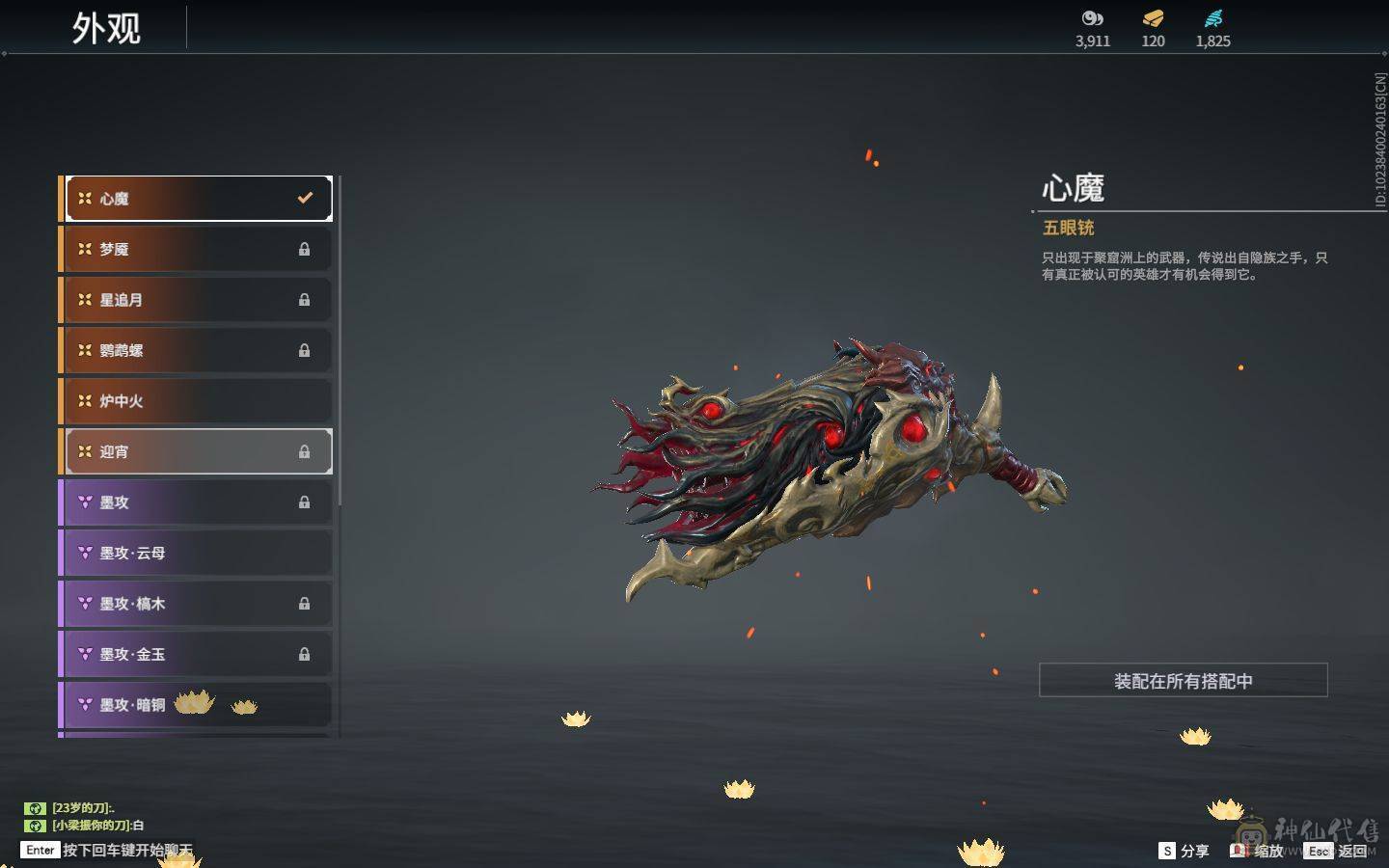
Task: Choose the 墨攻·云母 skin
Action: point(198,553)
